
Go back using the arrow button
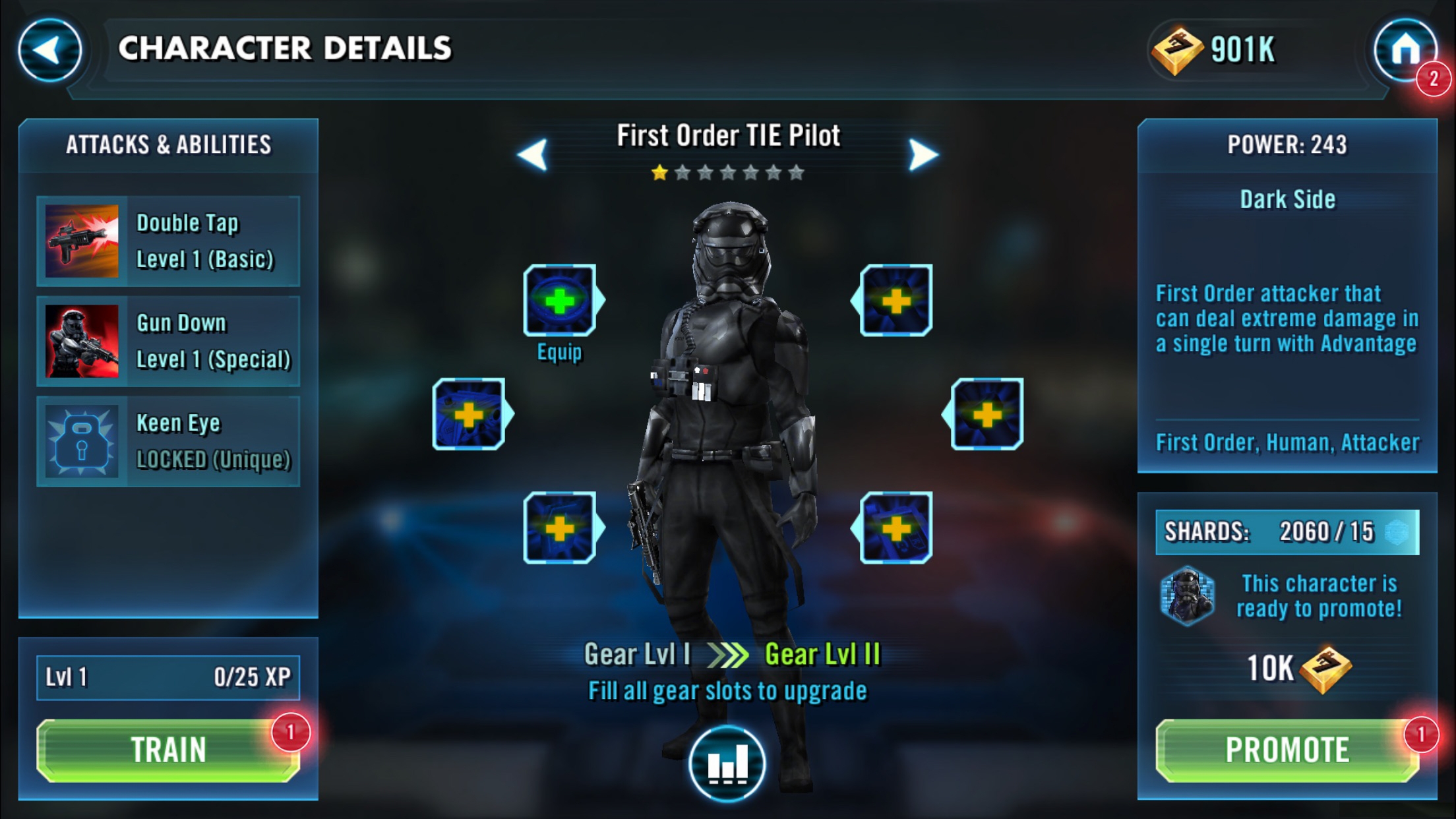coord(49,50)
